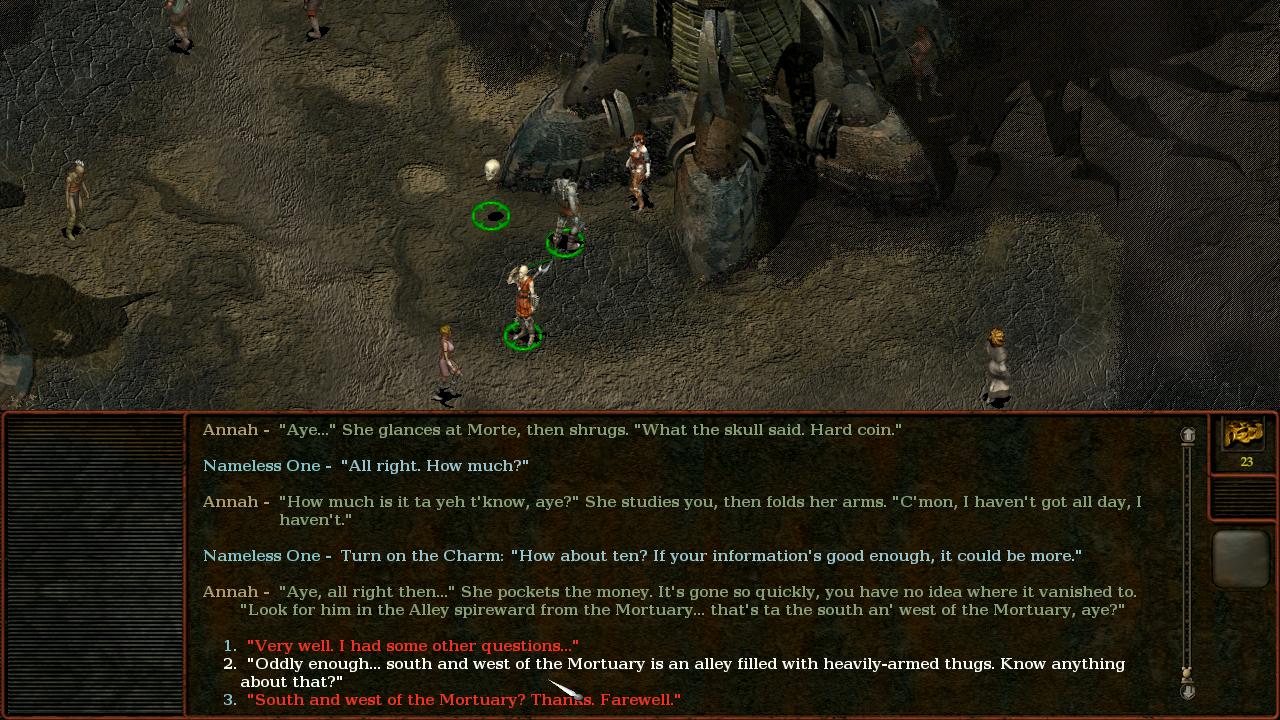The image size is (1280, 720).
Task: Click the green selection circle around the Nameless One
Action: coord(522,336)
